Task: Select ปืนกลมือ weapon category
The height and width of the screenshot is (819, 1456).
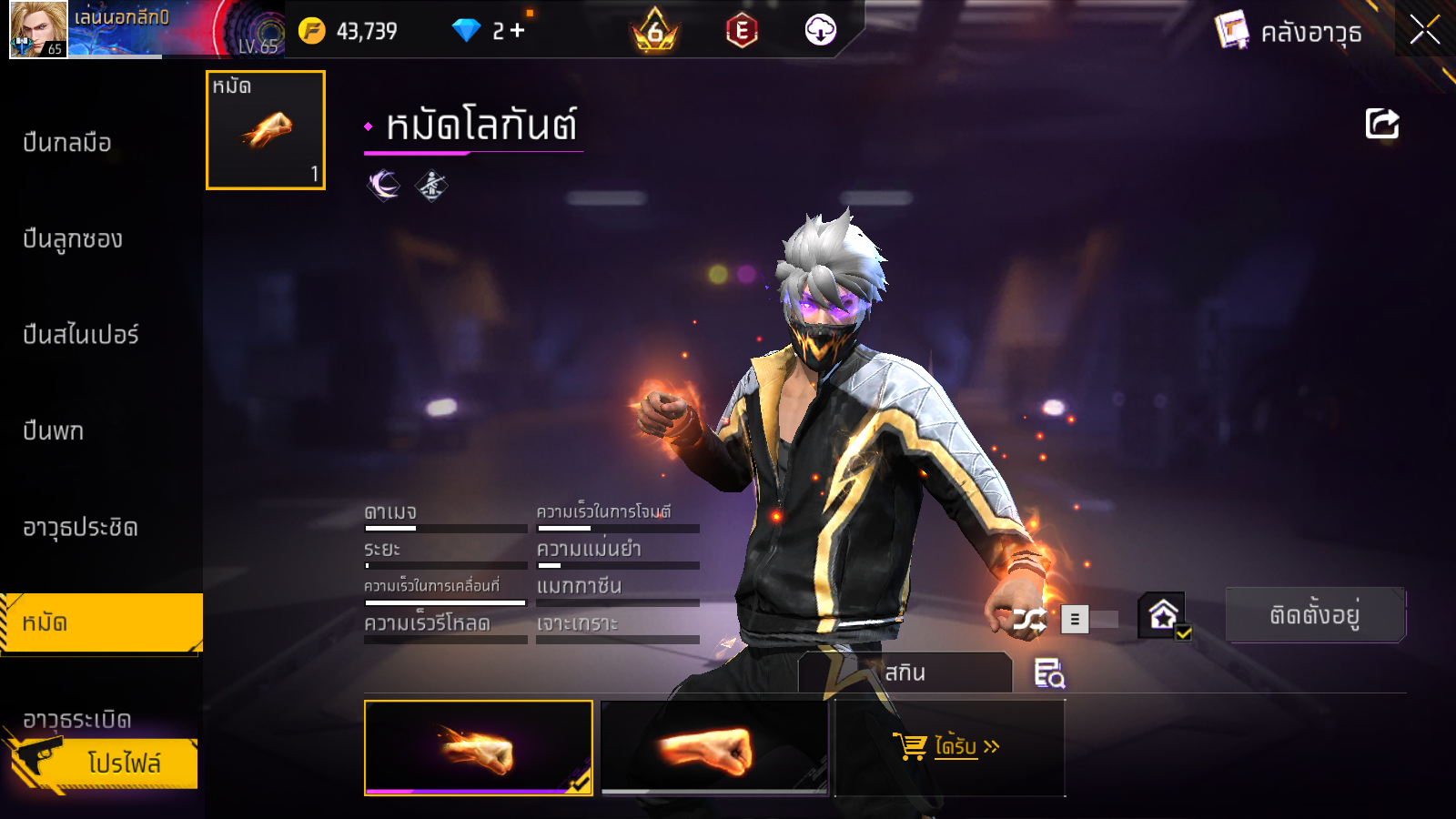Action: (x=67, y=143)
